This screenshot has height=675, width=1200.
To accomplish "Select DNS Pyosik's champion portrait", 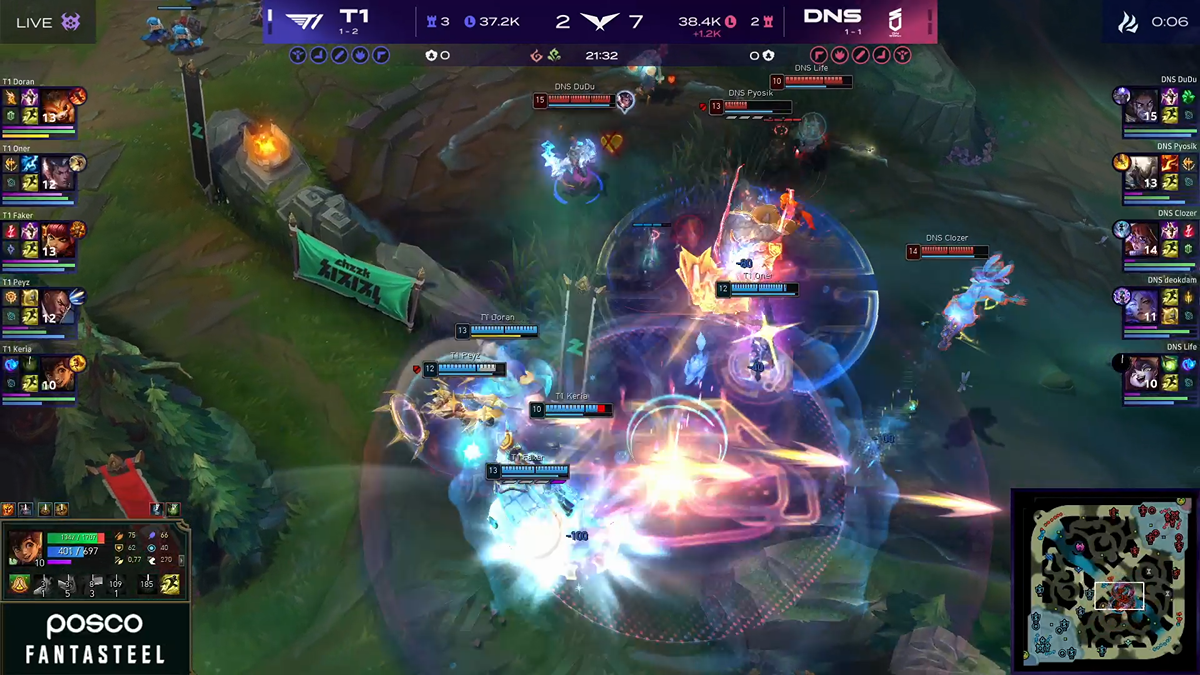I will pos(1141,172).
